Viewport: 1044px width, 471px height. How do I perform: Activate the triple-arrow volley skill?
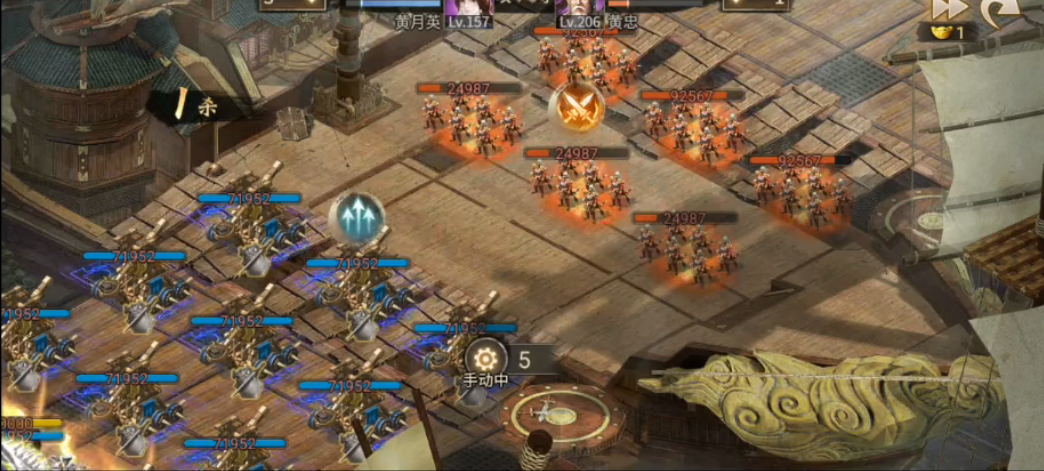tap(356, 217)
